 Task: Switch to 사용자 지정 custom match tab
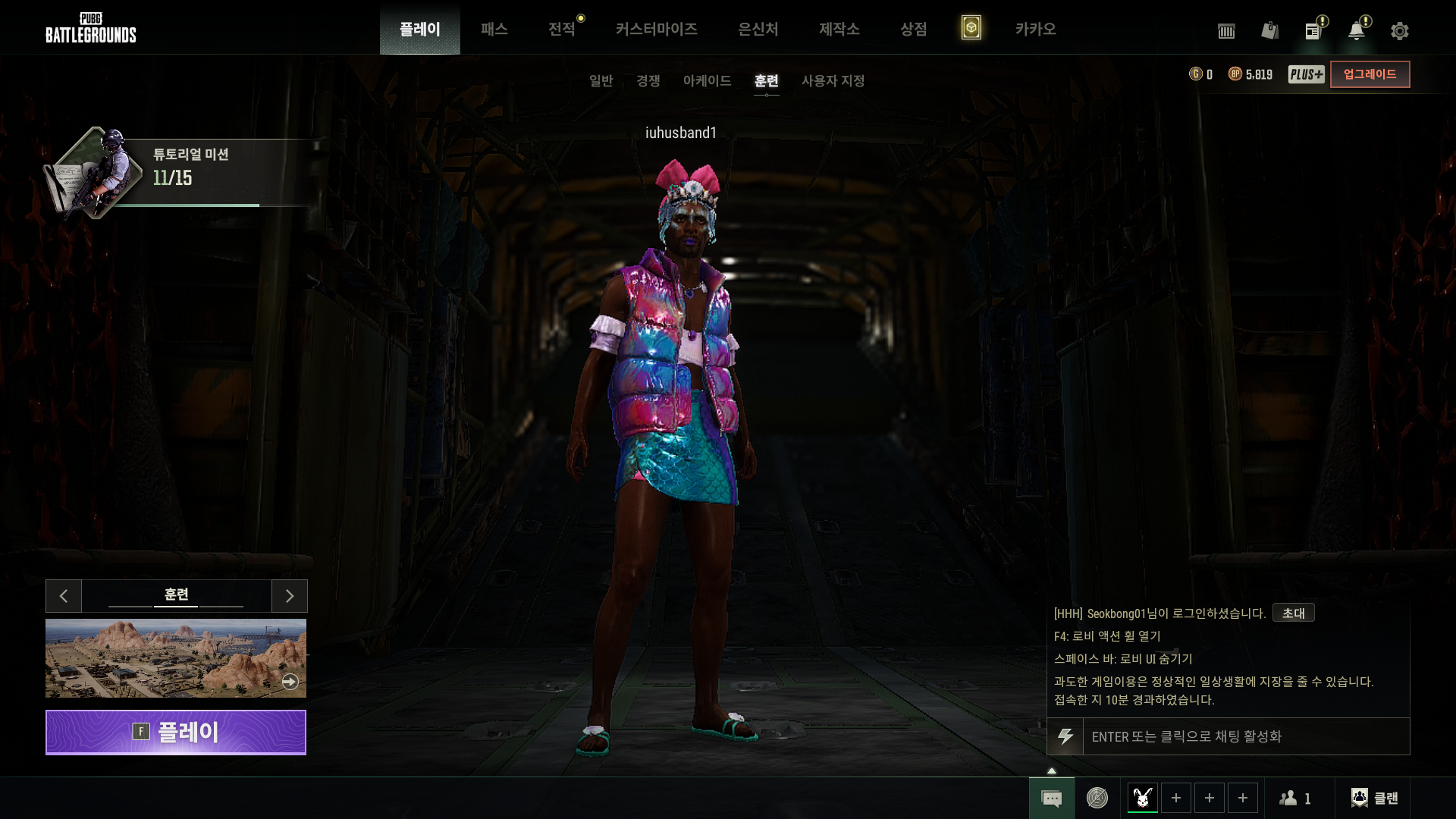[833, 80]
